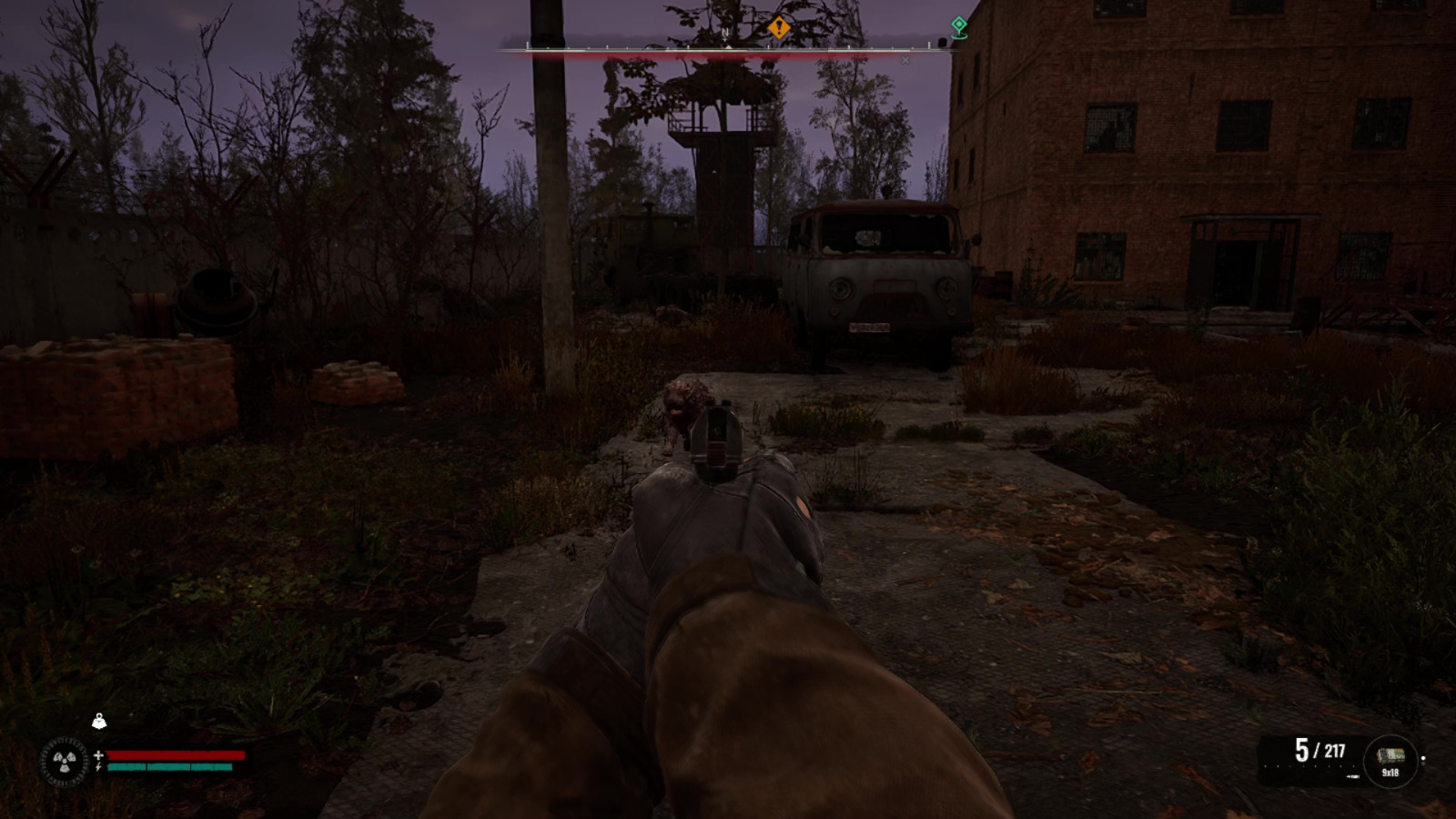Image resolution: width=1456 pixels, height=819 pixels.
Task: Click the N marker on the compass
Action: pyautogui.click(x=725, y=33)
